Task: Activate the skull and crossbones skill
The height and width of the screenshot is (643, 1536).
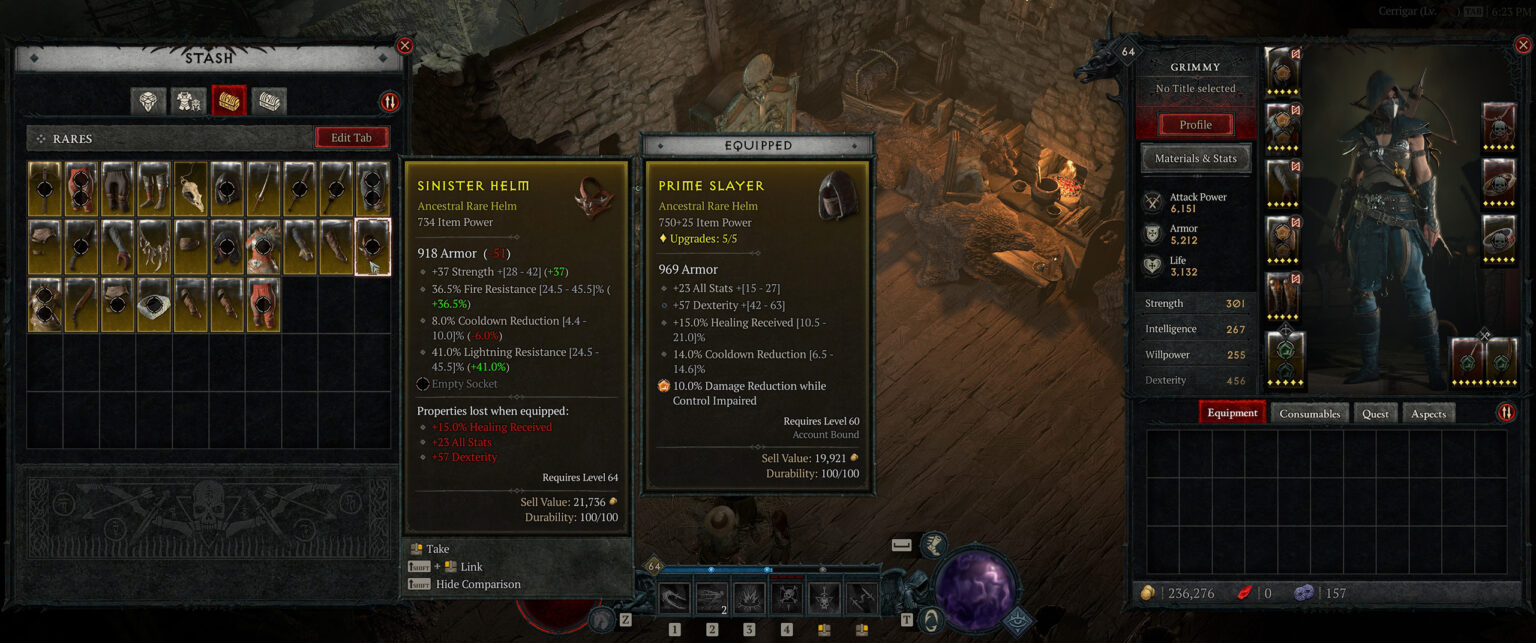Action: [787, 598]
